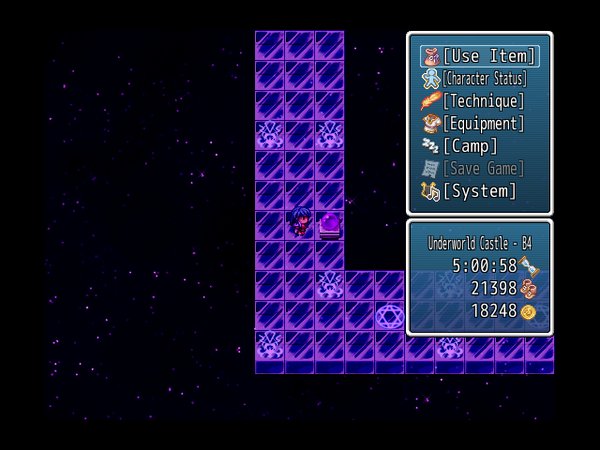
Task: Select Camp from the menu
Action: tap(470, 146)
